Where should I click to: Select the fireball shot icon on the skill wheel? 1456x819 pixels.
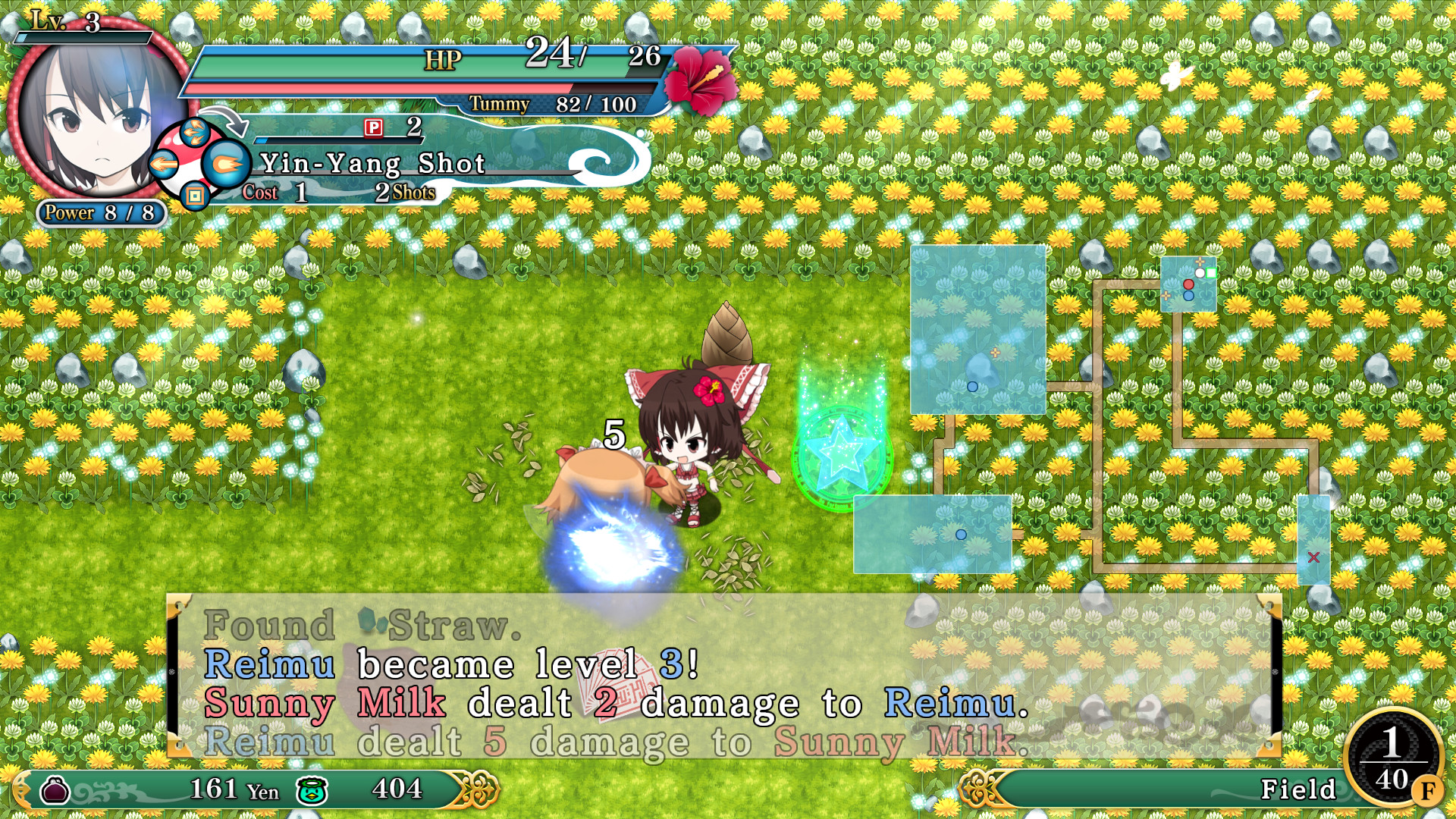[226, 163]
